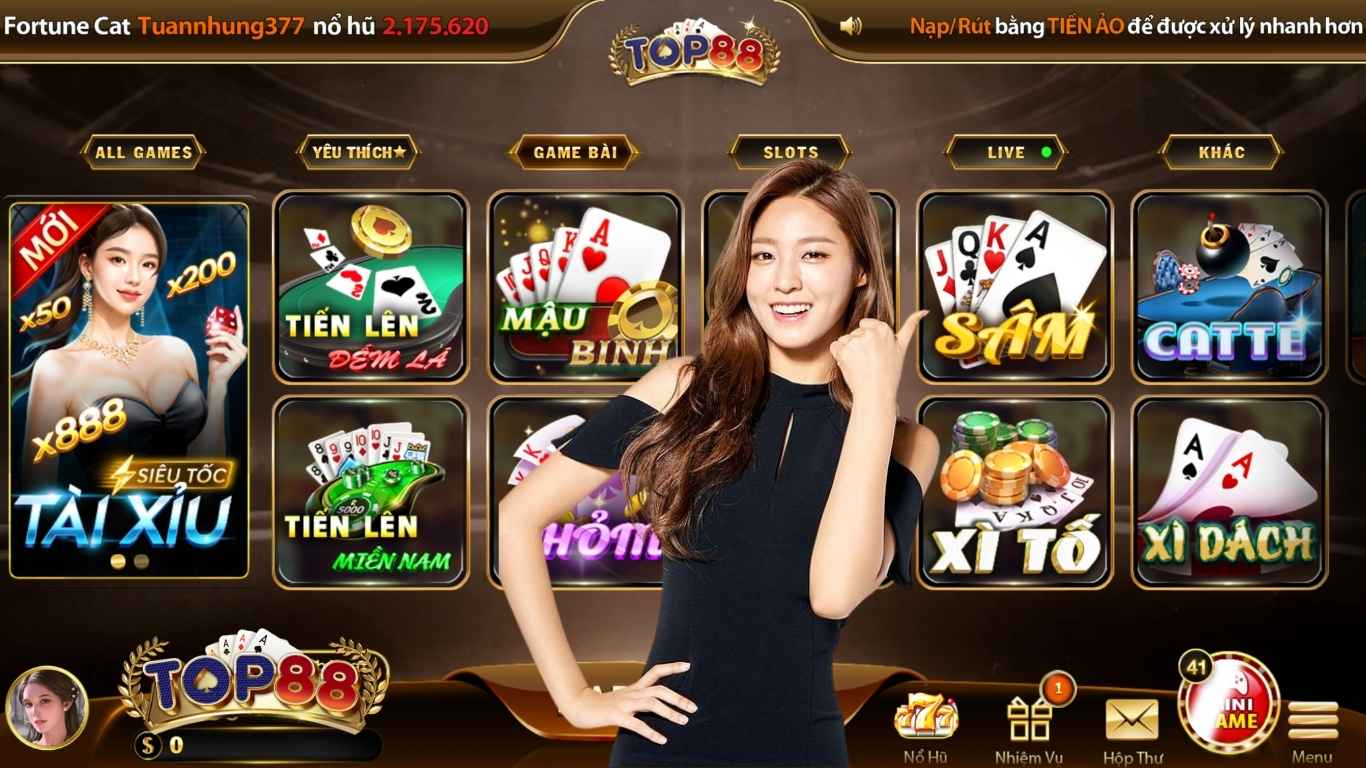Viewport: 1366px width, 768px height.
Task: Select the ALL GAMES button
Action: tap(144, 152)
